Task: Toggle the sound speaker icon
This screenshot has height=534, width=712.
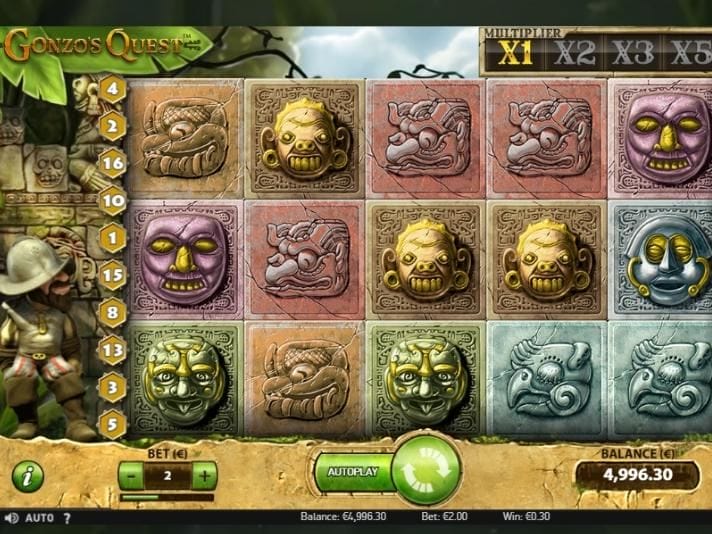Action: coord(11,518)
